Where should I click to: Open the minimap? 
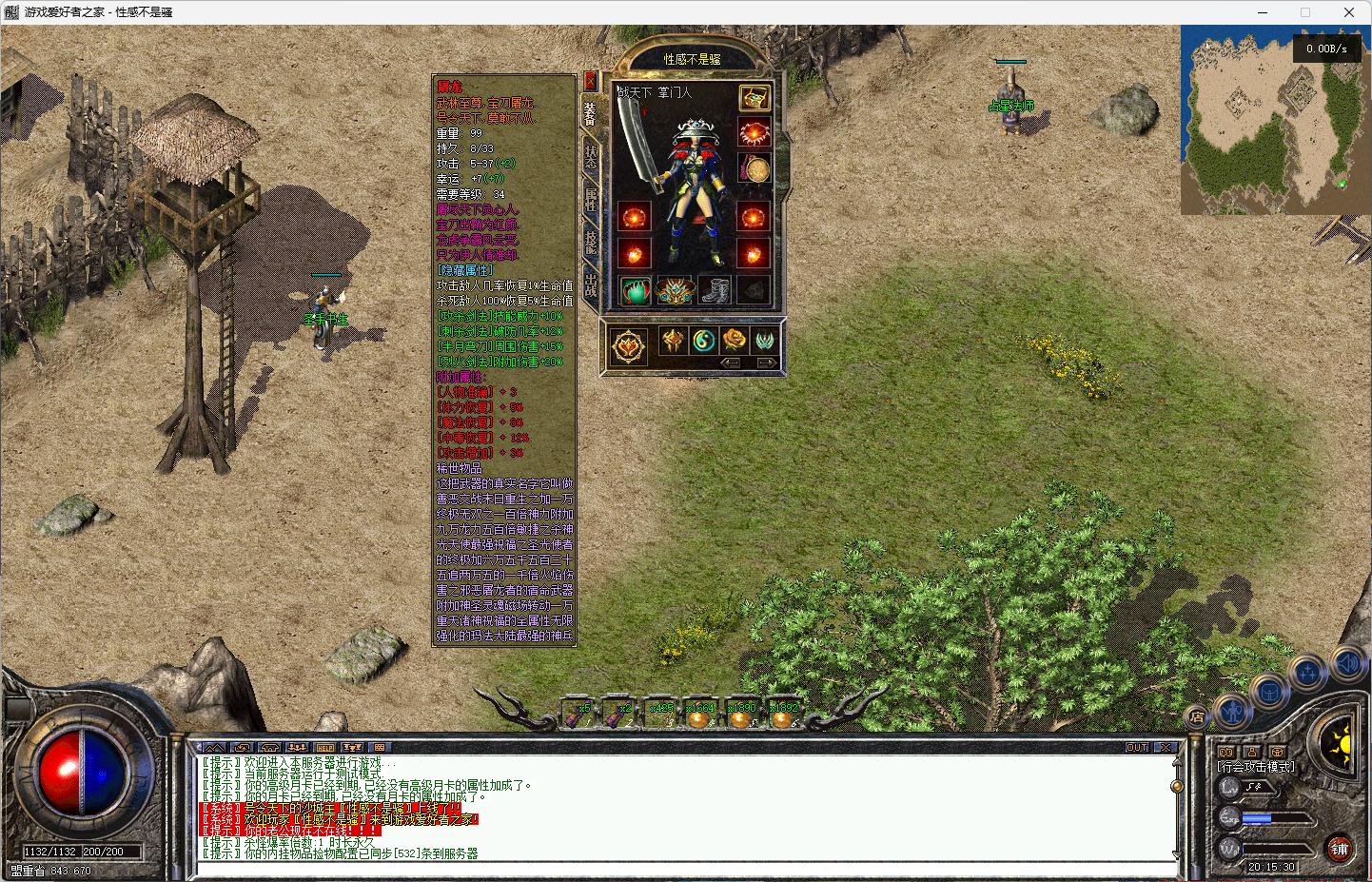tap(1275, 119)
